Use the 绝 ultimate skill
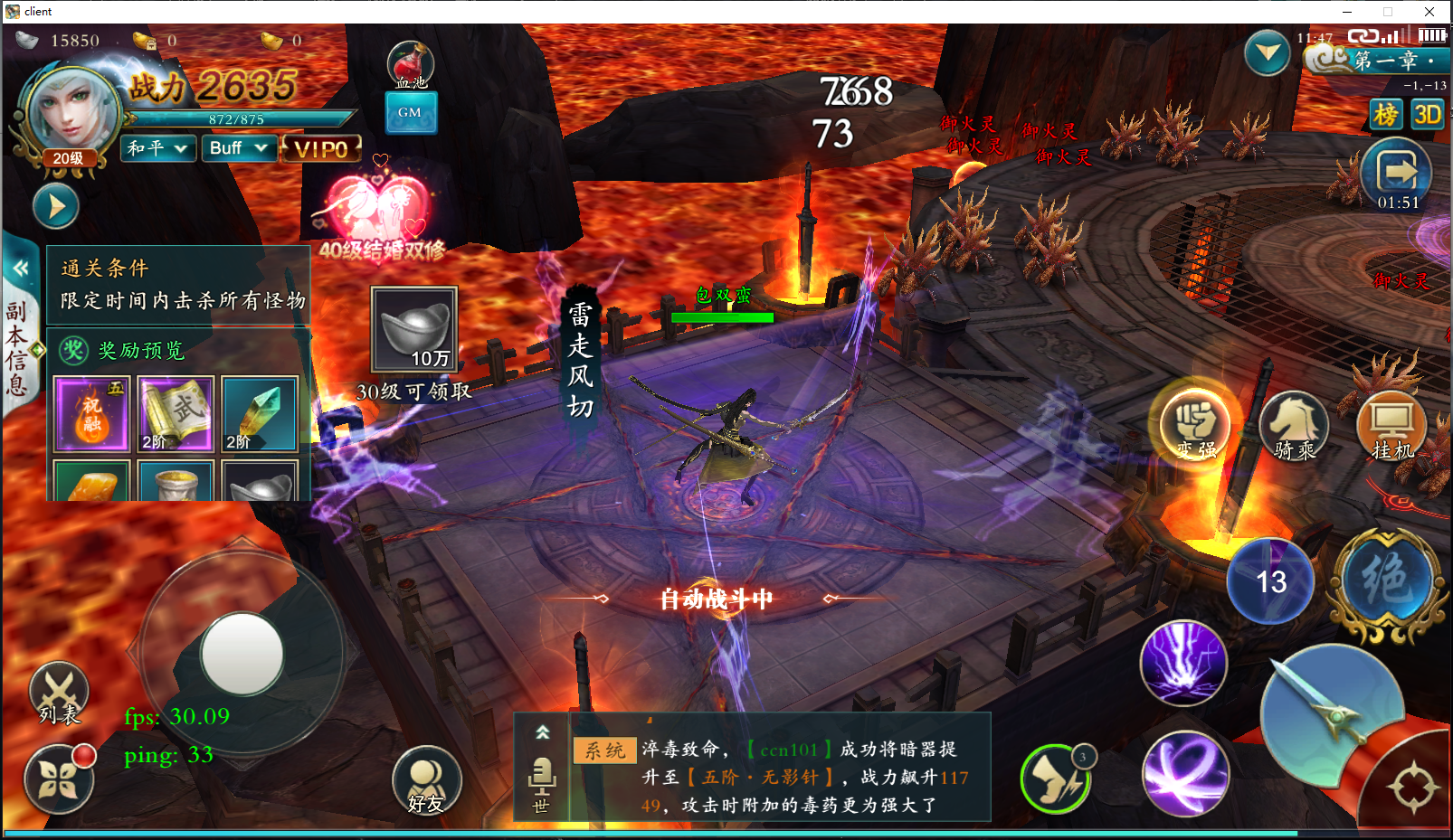 pos(1386,580)
